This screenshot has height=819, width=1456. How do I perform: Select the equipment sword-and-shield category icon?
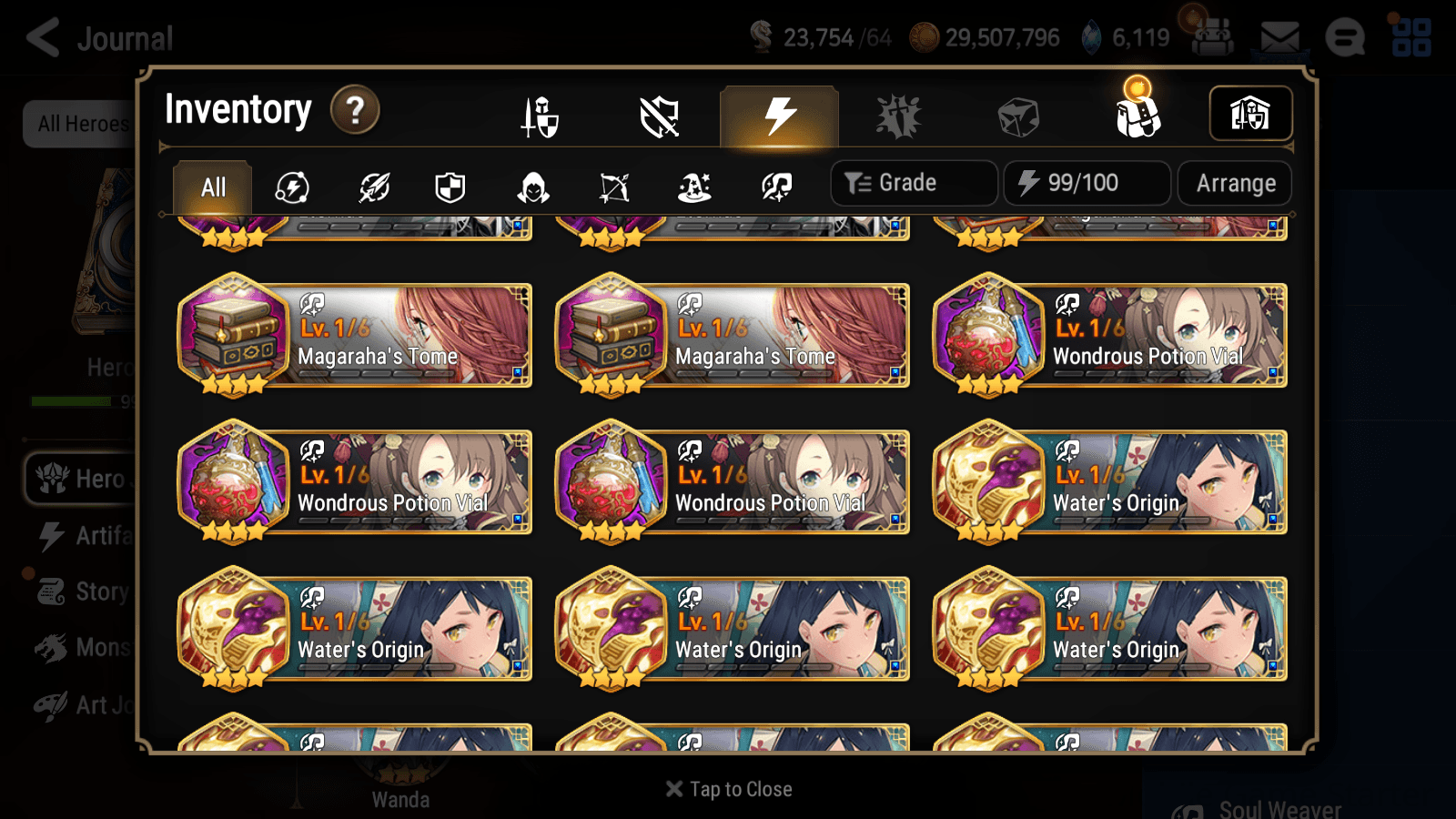(x=539, y=116)
